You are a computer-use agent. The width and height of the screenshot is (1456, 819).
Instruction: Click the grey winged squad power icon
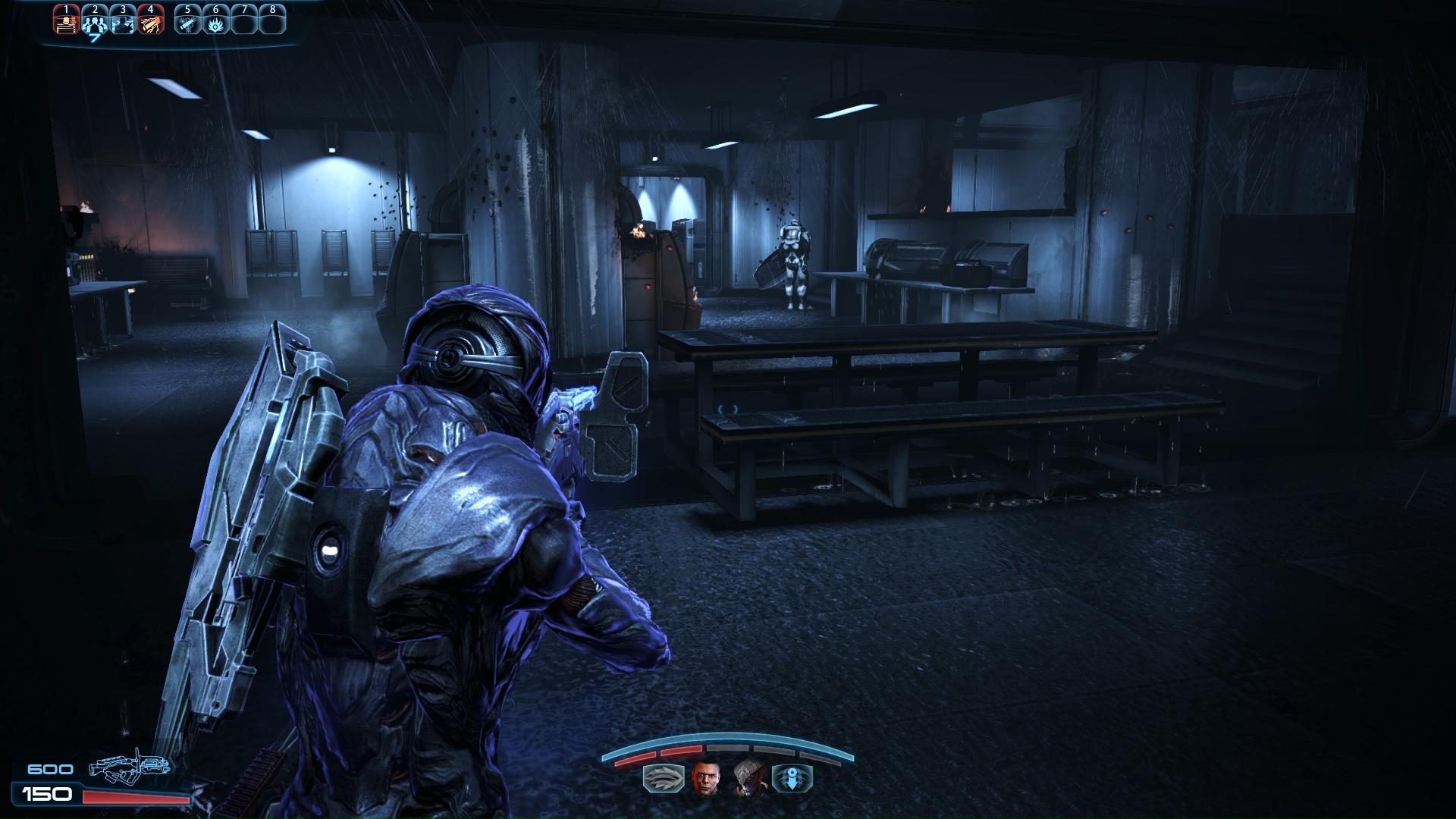[662, 779]
